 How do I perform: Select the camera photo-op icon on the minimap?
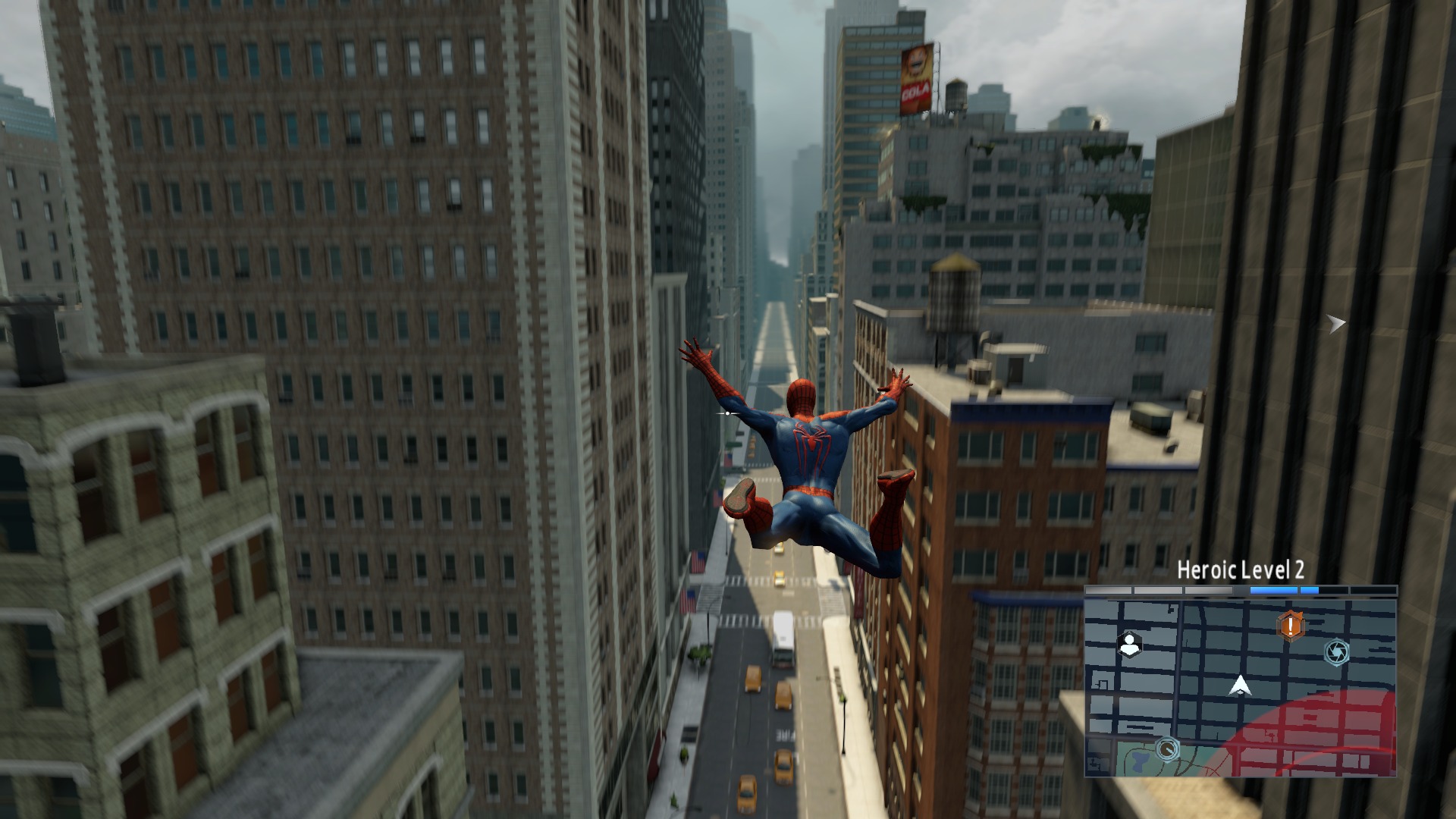click(1338, 653)
